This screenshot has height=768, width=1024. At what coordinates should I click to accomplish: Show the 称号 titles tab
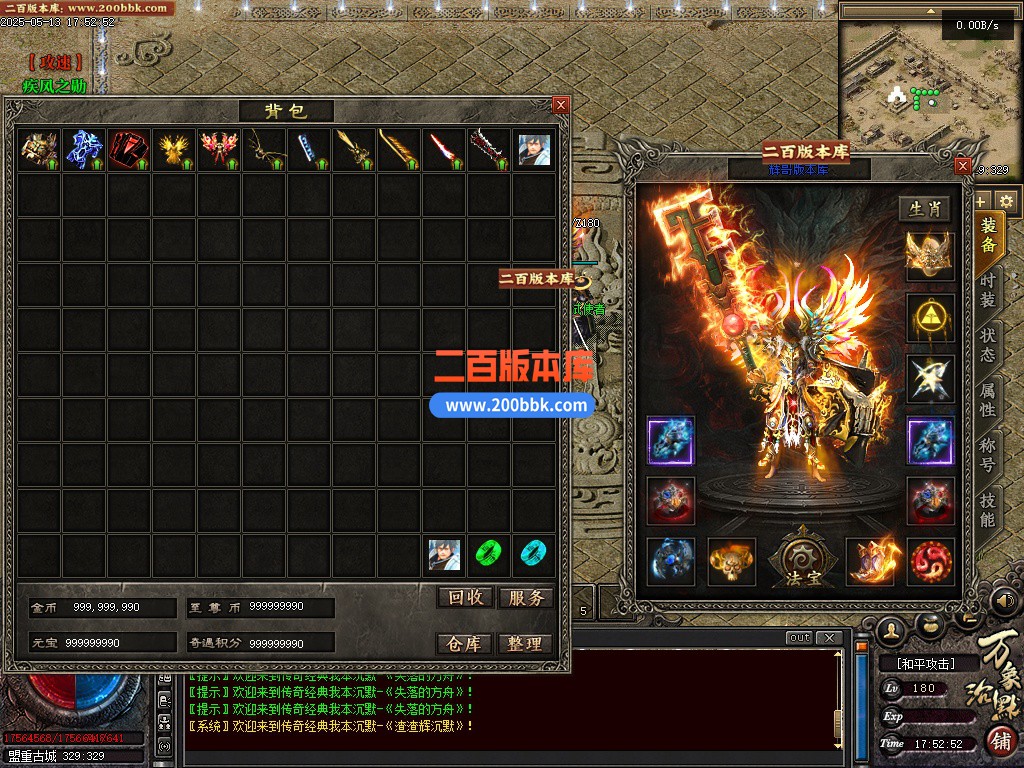point(988,453)
